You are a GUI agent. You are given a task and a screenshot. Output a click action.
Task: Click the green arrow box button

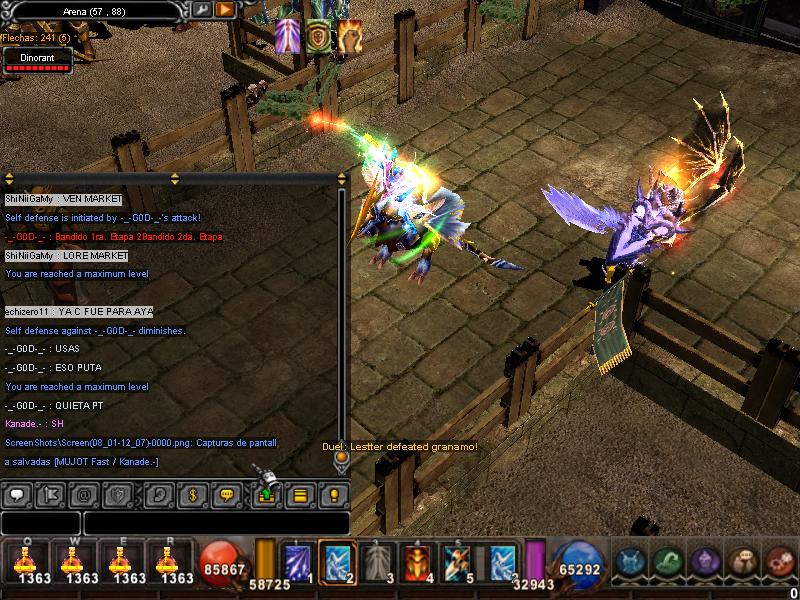265,494
